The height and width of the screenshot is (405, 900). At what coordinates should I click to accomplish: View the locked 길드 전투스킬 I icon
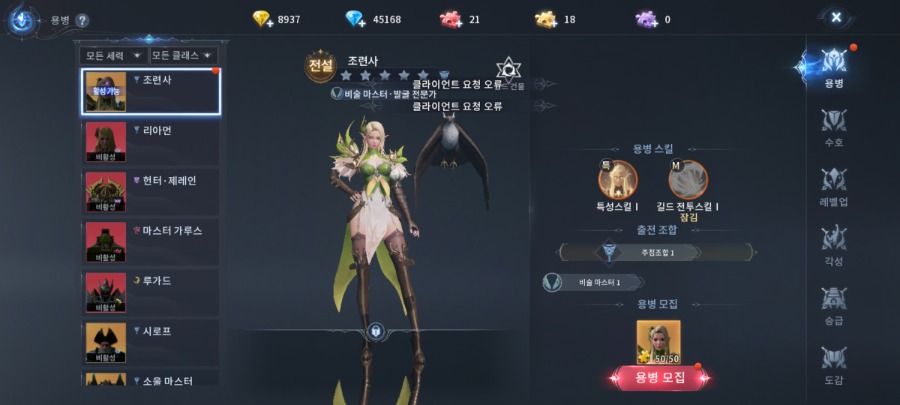pyautogui.click(x=688, y=179)
